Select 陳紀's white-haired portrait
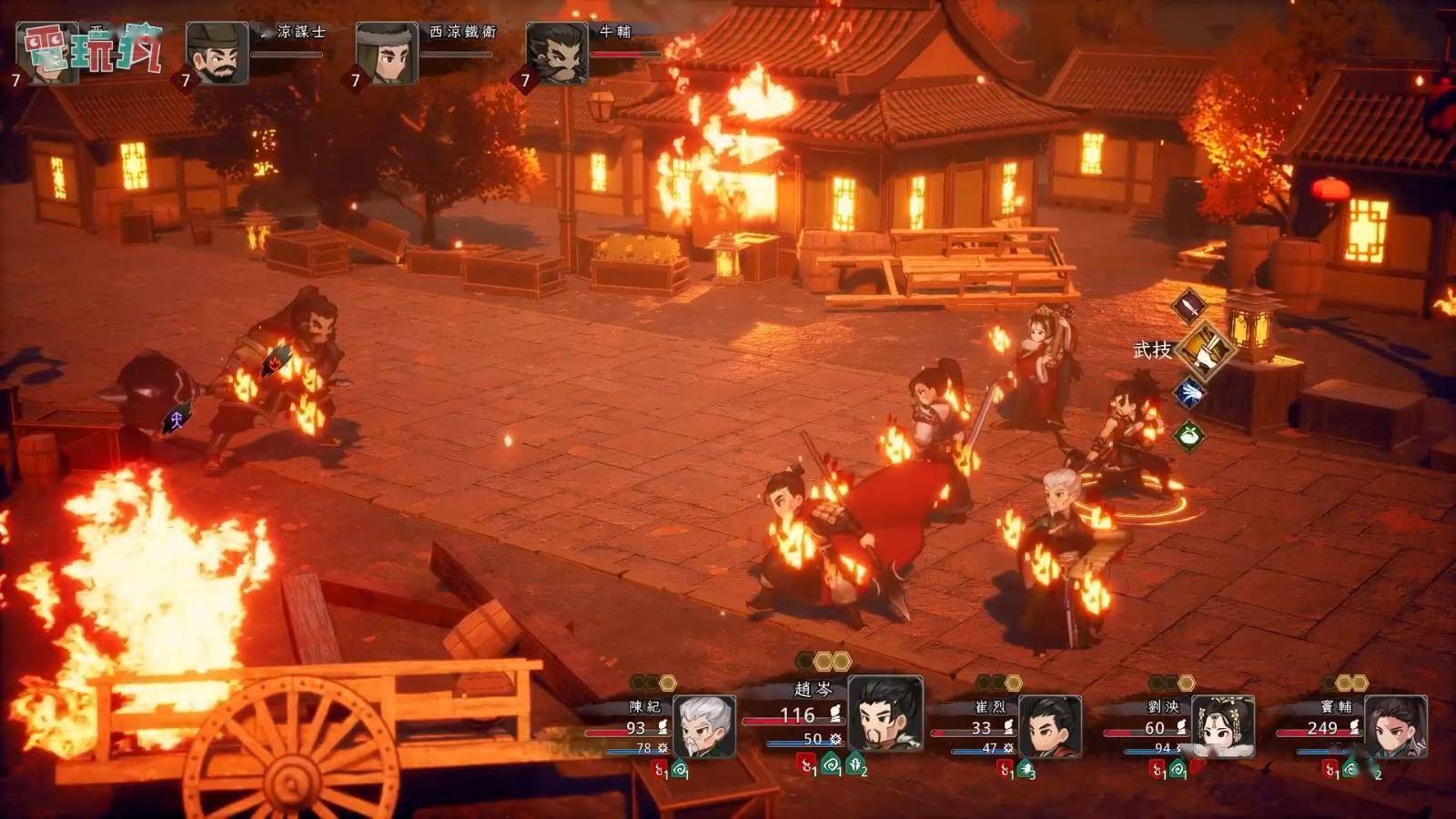 [703, 726]
